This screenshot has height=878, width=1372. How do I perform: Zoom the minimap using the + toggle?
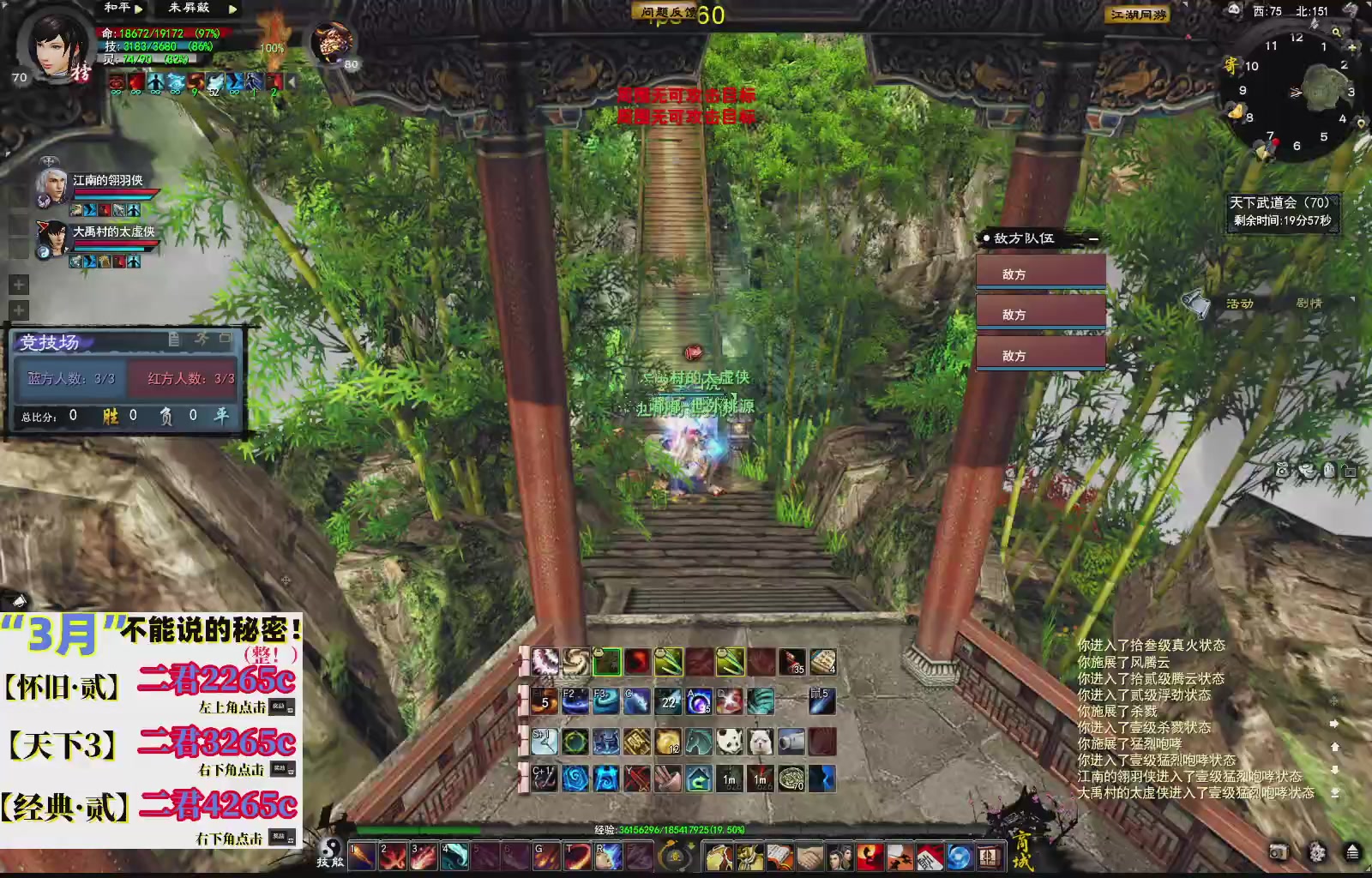[1351, 47]
